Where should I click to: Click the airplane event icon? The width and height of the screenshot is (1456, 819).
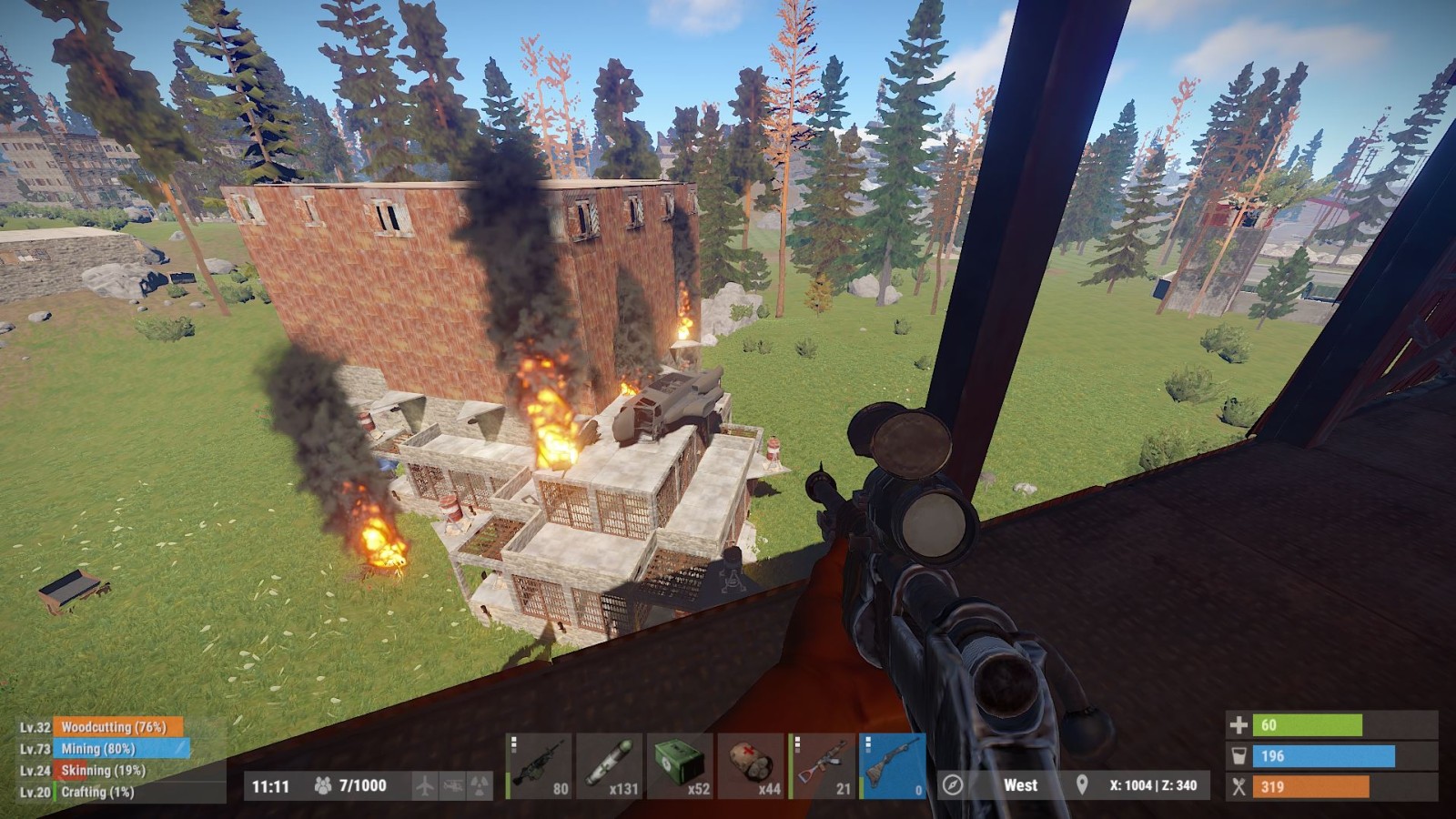[x=425, y=785]
